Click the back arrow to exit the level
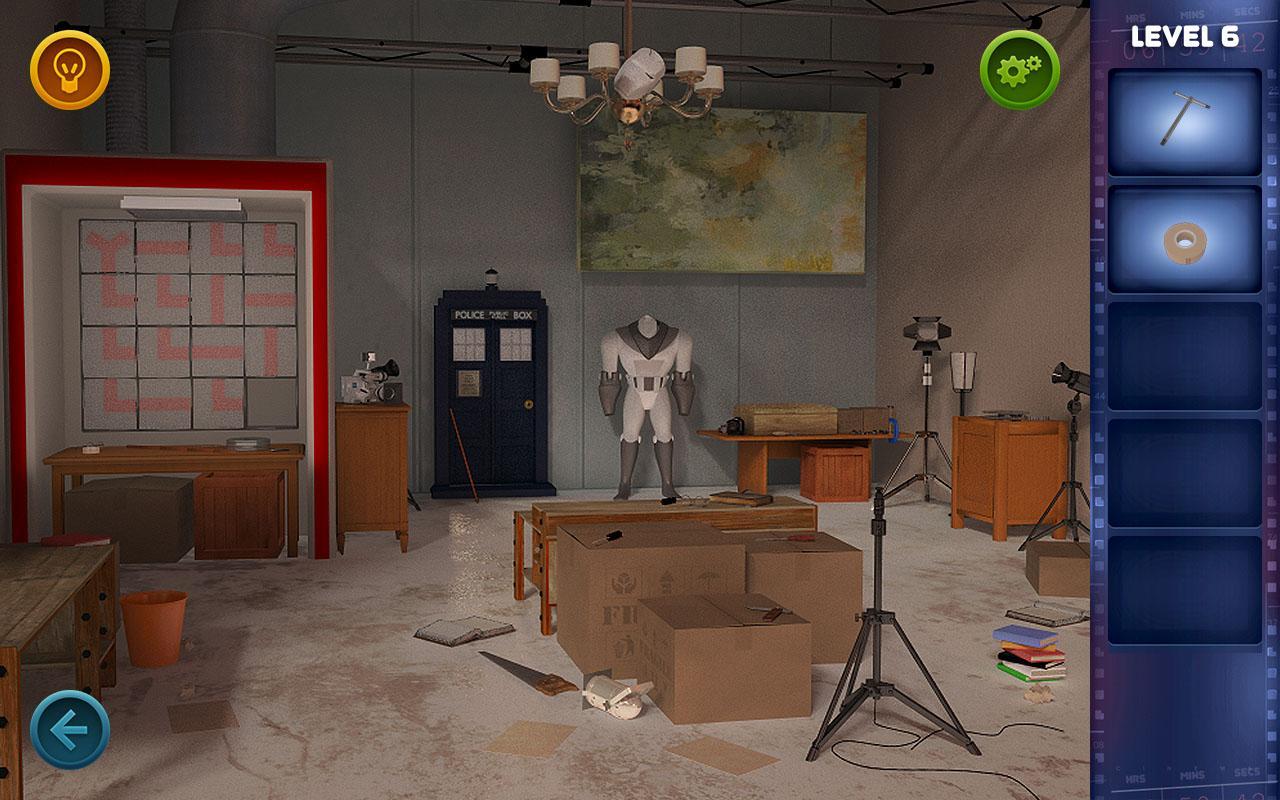This screenshot has width=1280, height=800. 68,728
